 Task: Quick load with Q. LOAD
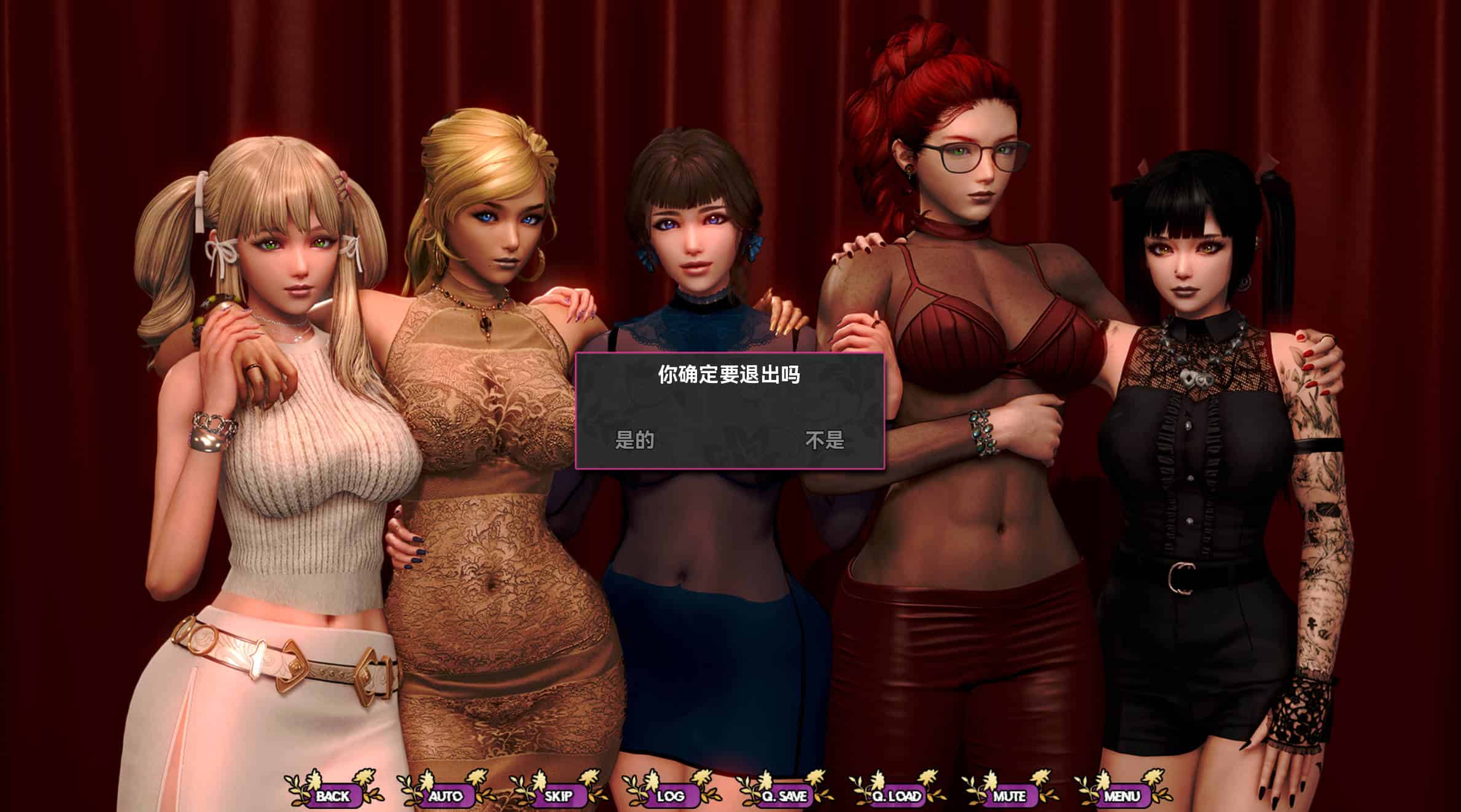pyautogui.click(x=897, y=796)
